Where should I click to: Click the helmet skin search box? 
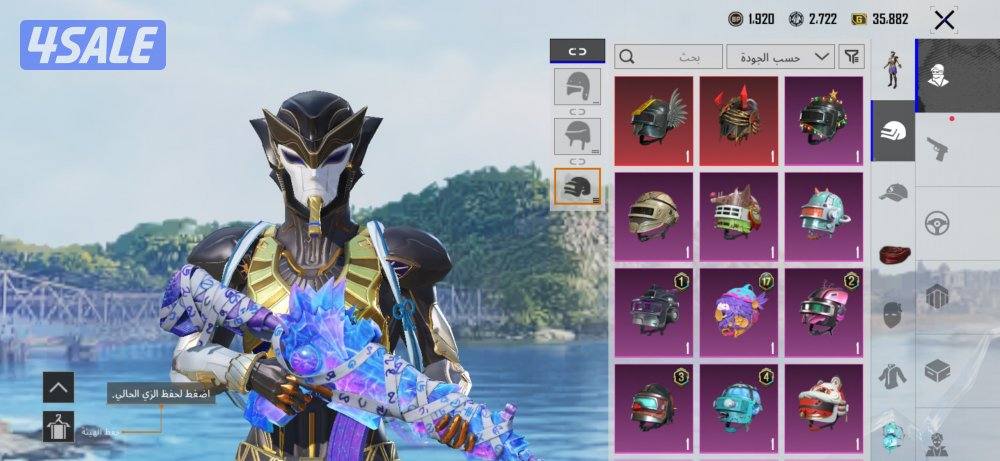click(x=668, y=57)
